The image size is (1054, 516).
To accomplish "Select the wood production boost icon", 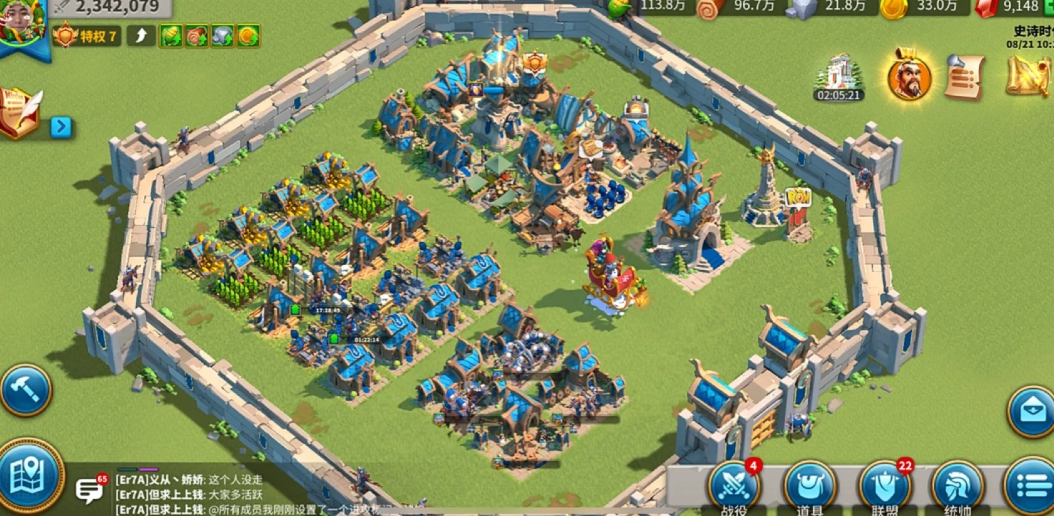I will [197, 37].
